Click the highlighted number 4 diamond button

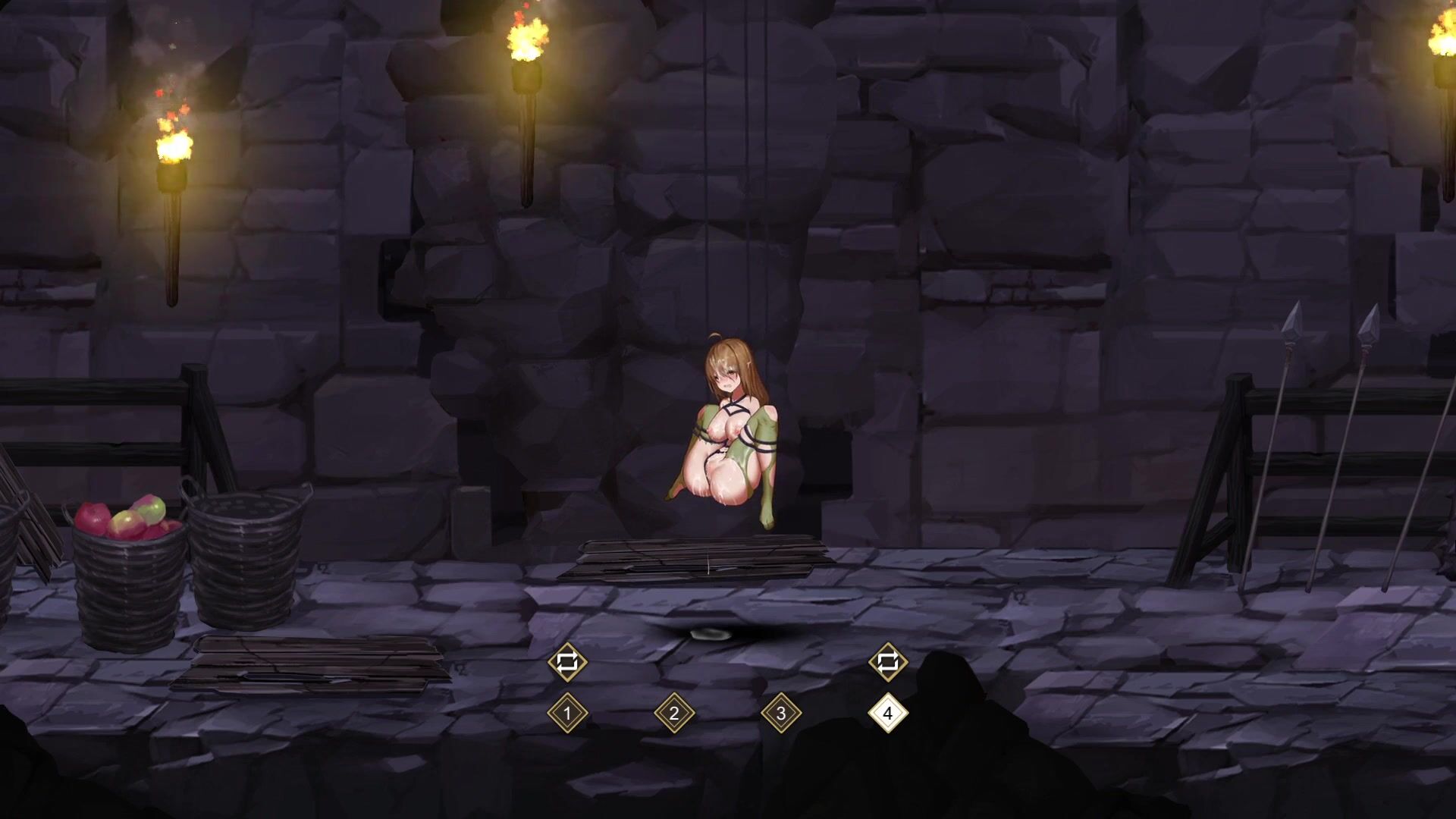point(888,713)
